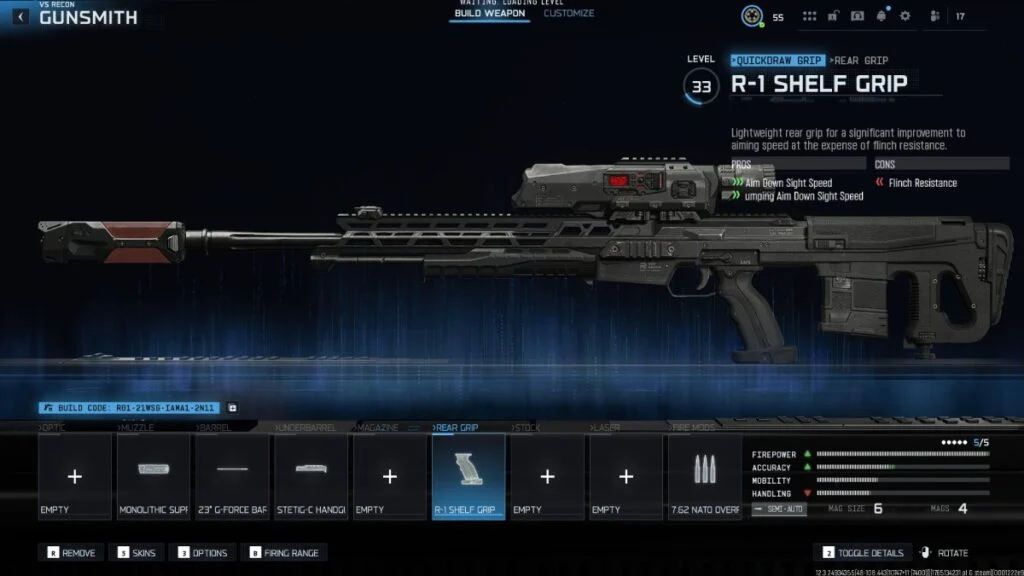Select the Build Weapon tab

click(489, 14)
